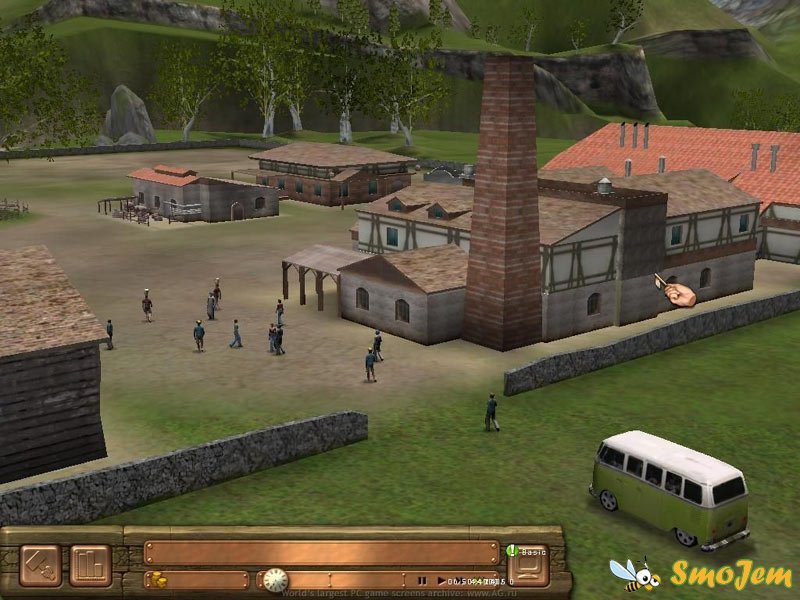
Task: Click the round clock dial
Action: [274, 580]
